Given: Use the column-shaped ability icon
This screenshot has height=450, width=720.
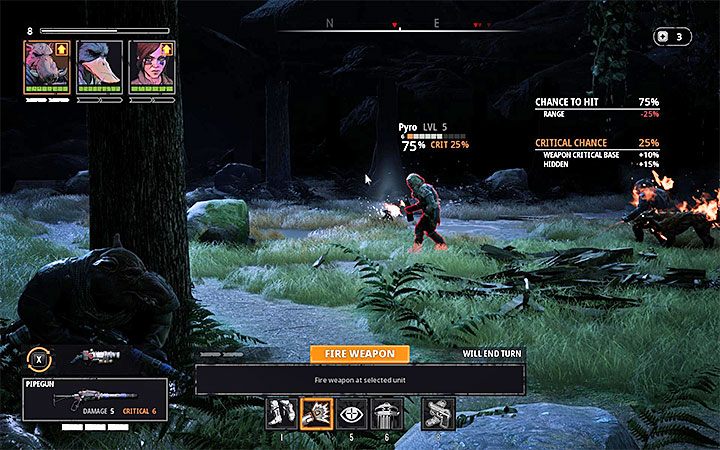Looking at the screenshot, I should click(388, 413).
